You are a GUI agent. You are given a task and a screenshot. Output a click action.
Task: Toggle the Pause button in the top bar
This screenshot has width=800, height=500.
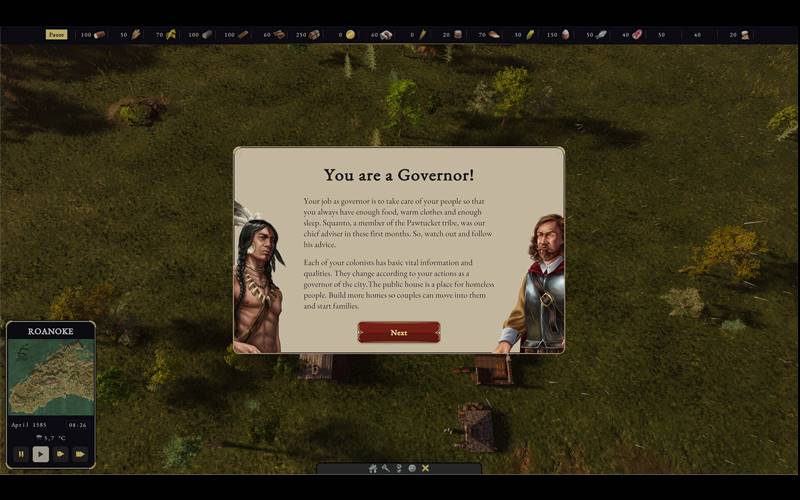point(56,34)
